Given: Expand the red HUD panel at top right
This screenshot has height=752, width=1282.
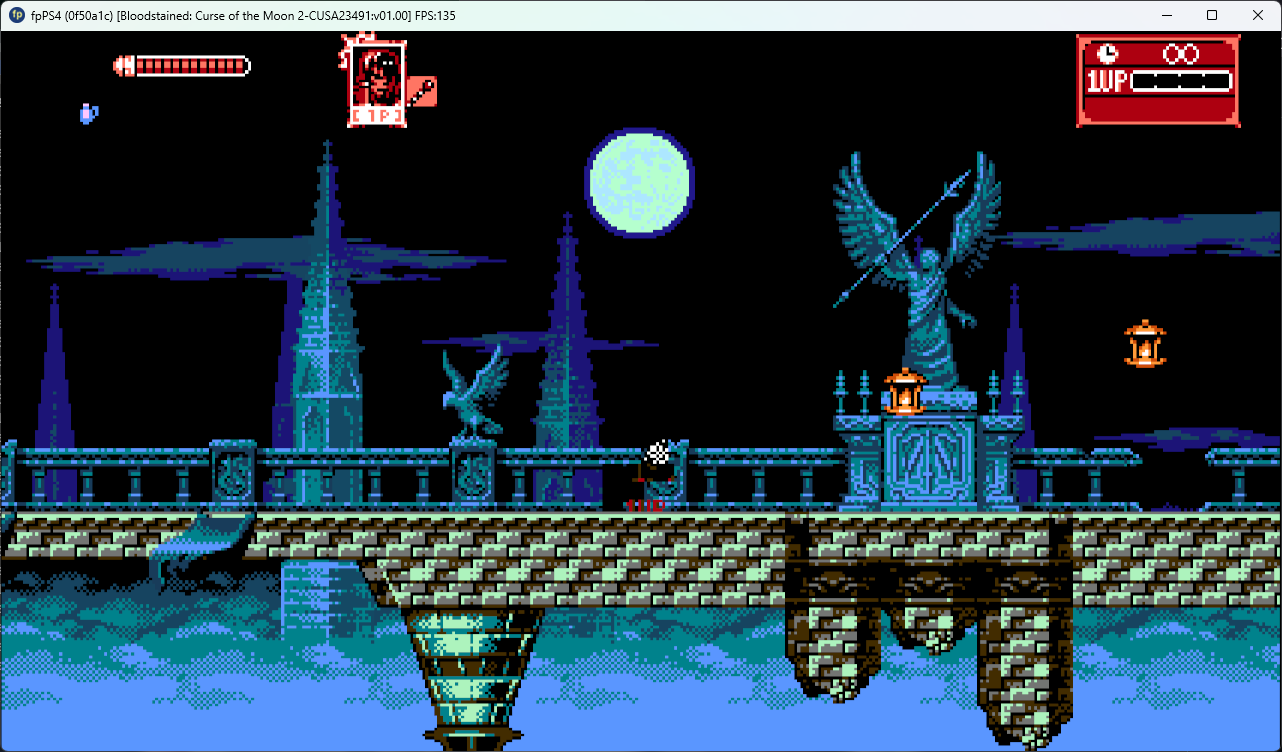Looking at the screenshot, I should pyautogui.click(x=1157, y=80).
